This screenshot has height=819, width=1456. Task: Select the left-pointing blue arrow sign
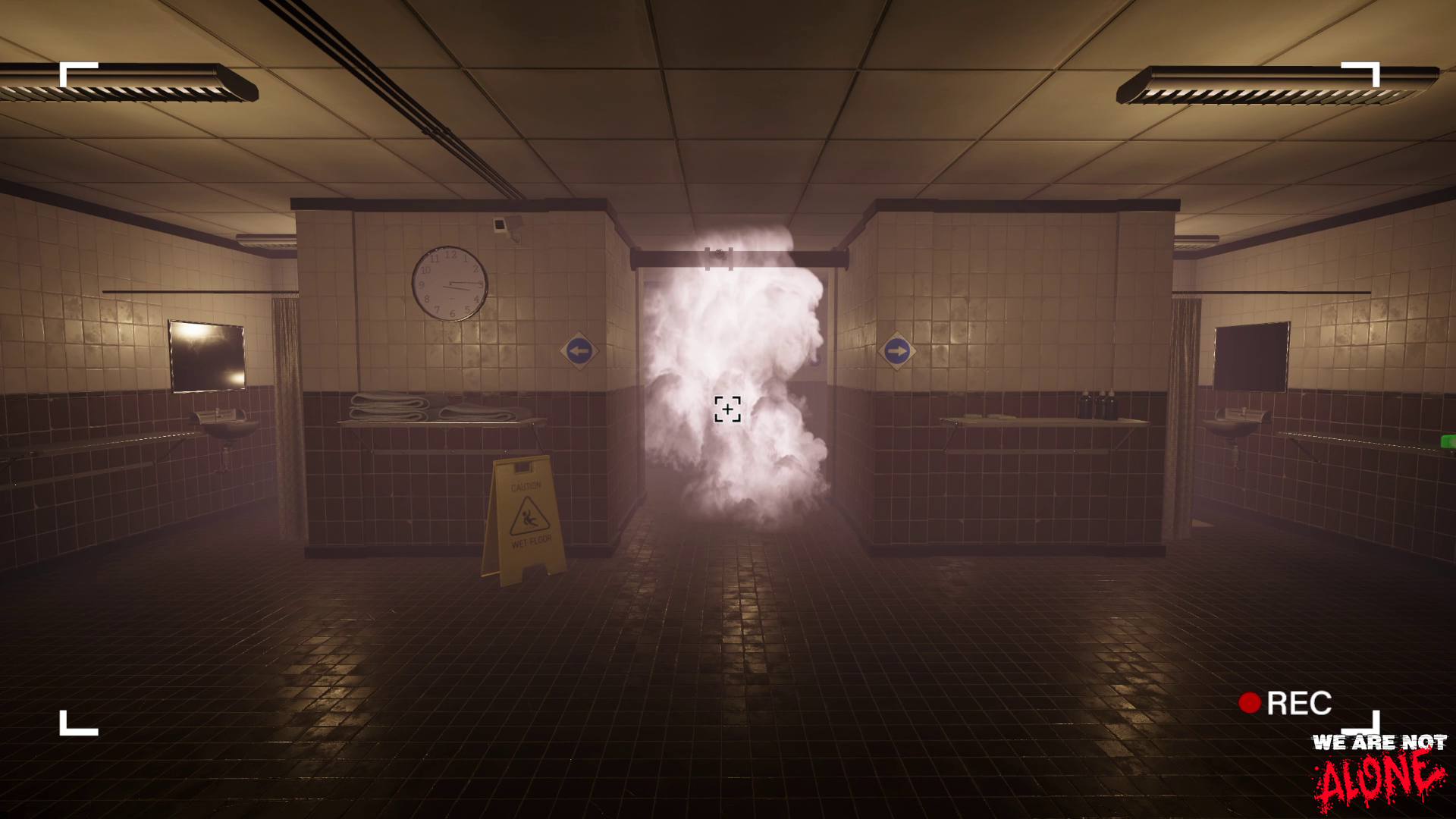(579, 349)
